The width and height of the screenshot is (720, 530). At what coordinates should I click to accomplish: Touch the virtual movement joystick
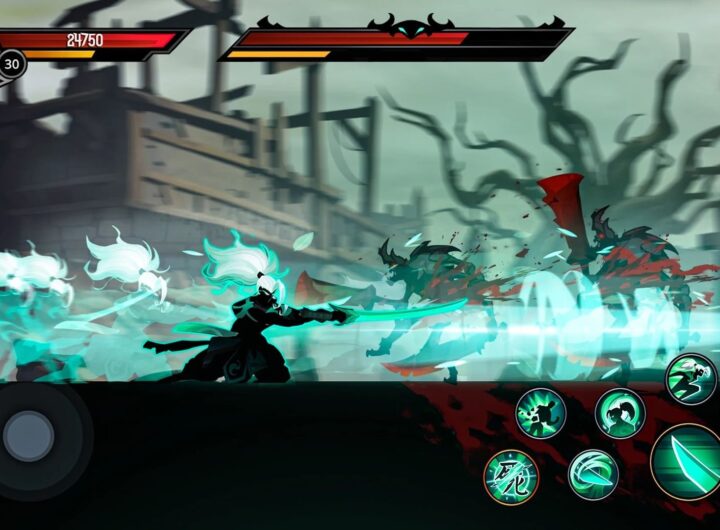30,436
